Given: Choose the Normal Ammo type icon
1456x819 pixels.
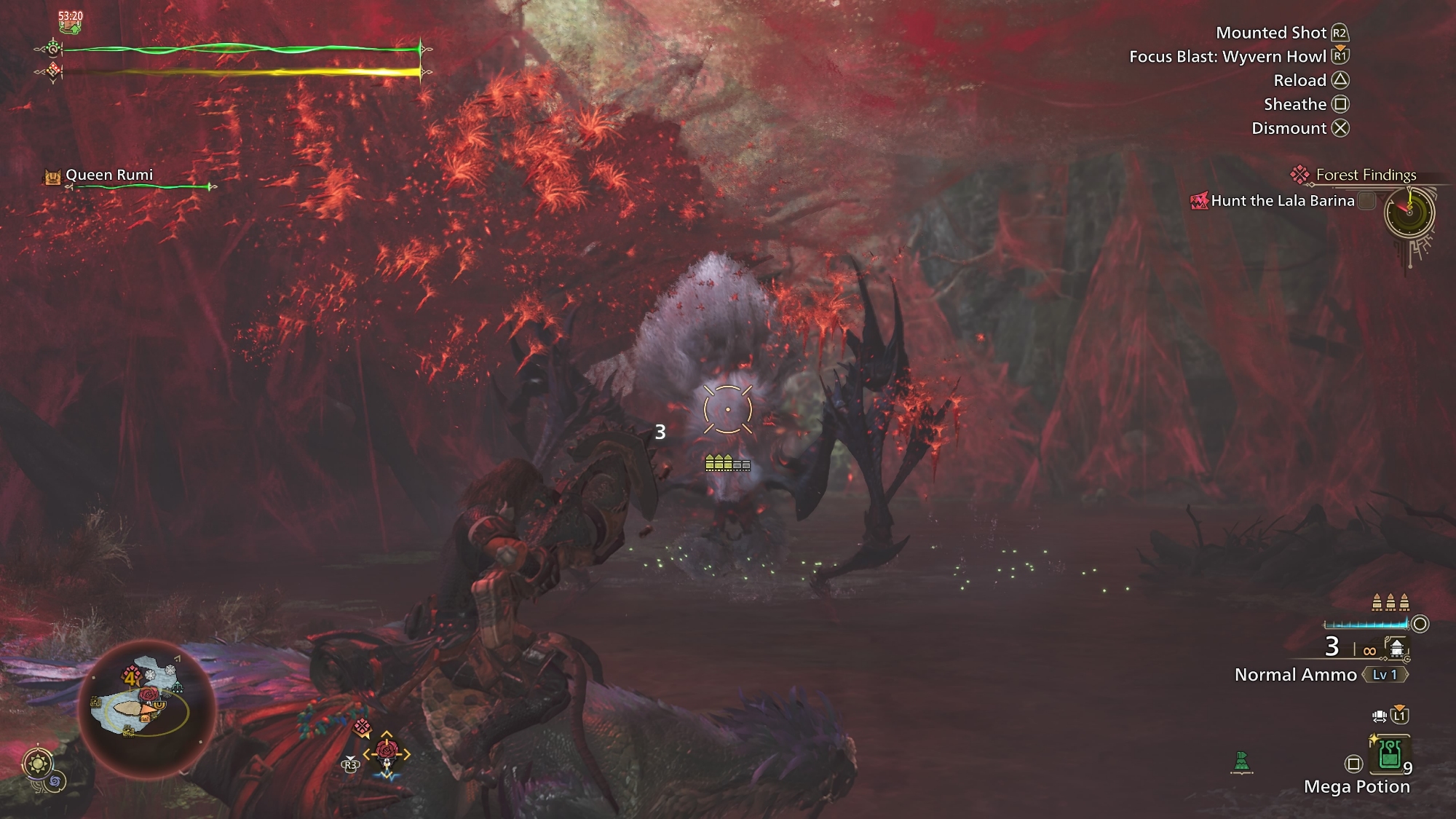Looking at the screenshot, I should point(1396,647).
